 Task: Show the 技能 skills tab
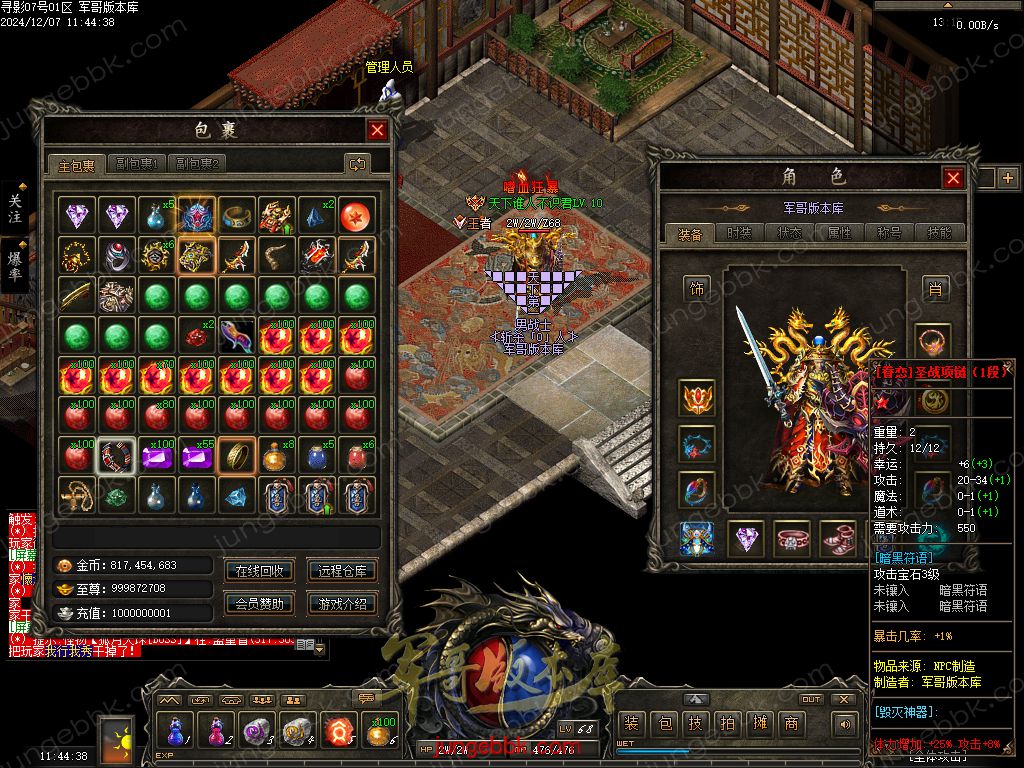939,233
